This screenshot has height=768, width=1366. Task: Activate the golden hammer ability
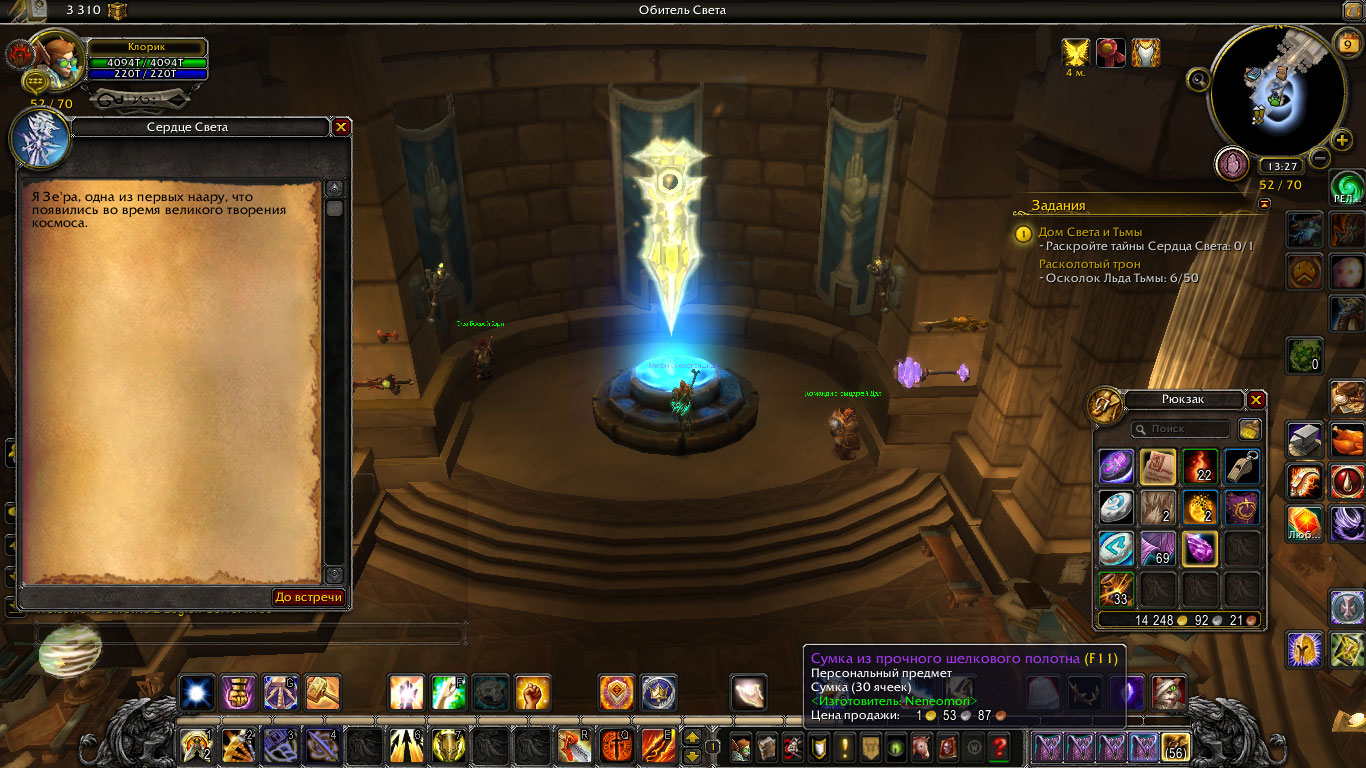click(323, 692)
